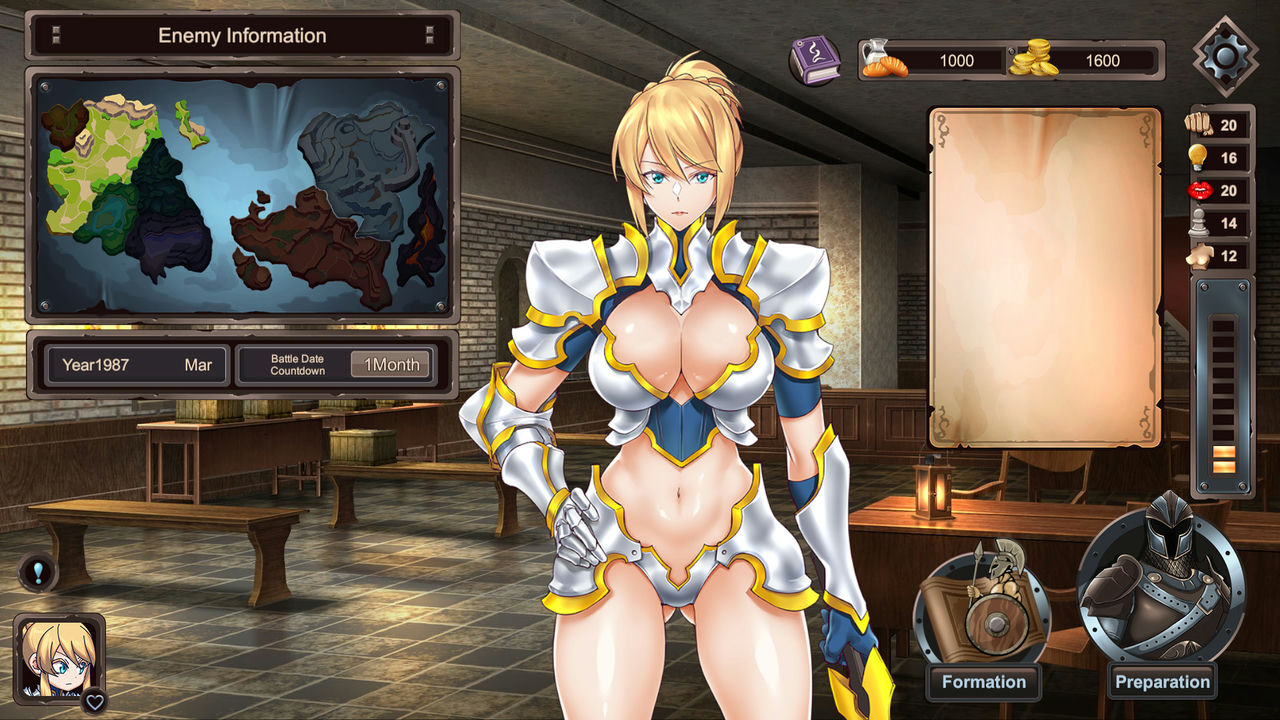Select the light bulb intelligence stat icon
Screen dimensions: 1280x720
[1196, 157]
